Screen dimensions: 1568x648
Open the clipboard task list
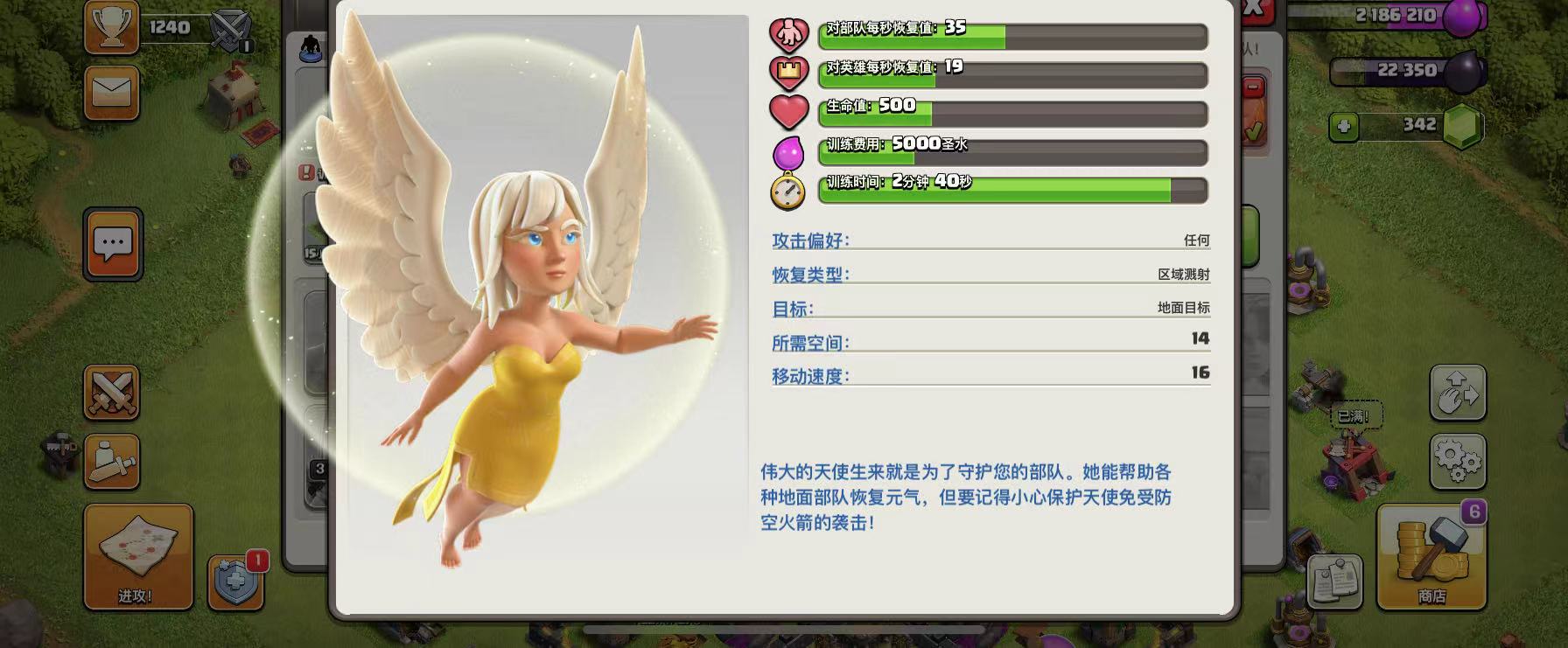click(x=1334, y=582)
